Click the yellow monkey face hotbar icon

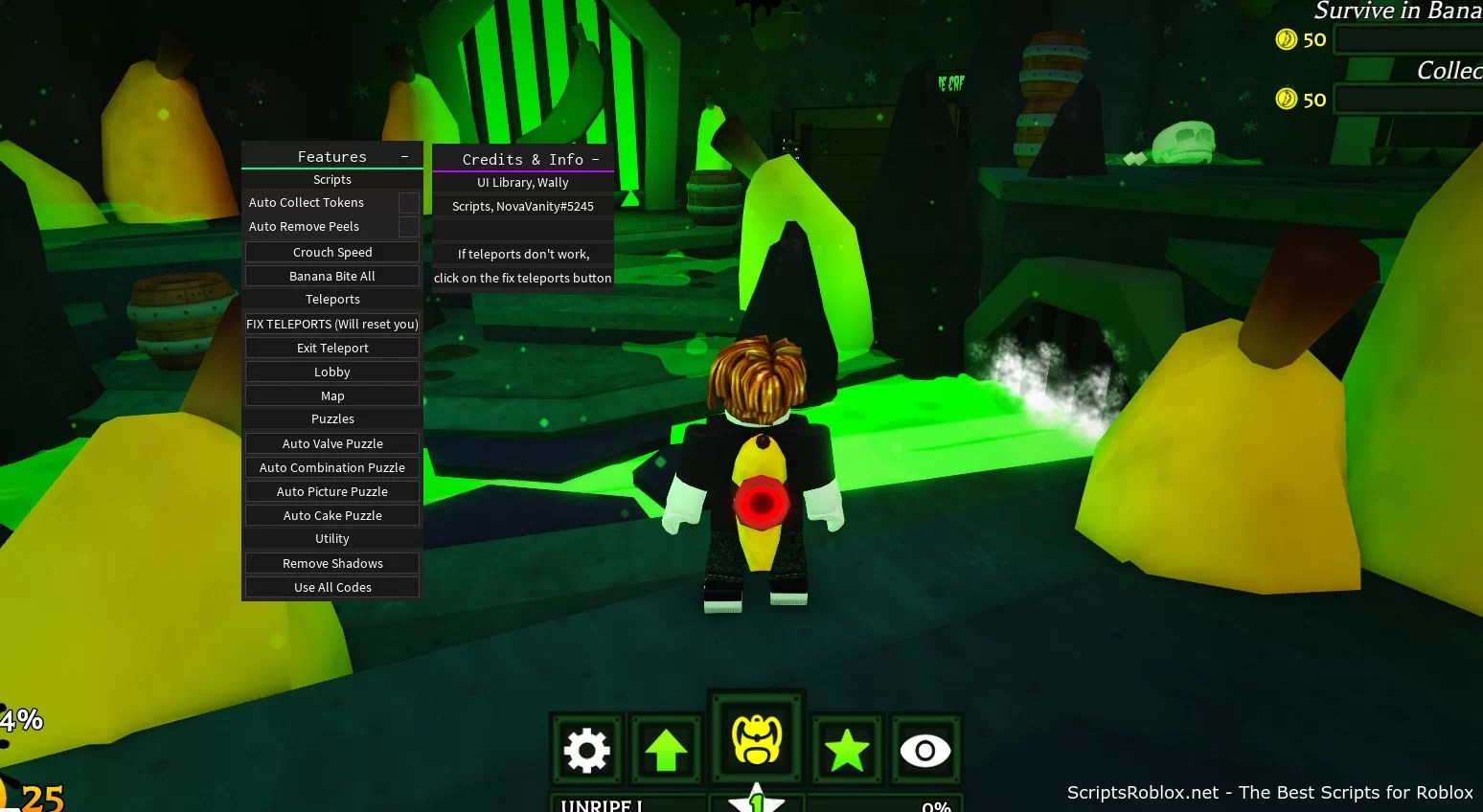click(x=756, y=737)
